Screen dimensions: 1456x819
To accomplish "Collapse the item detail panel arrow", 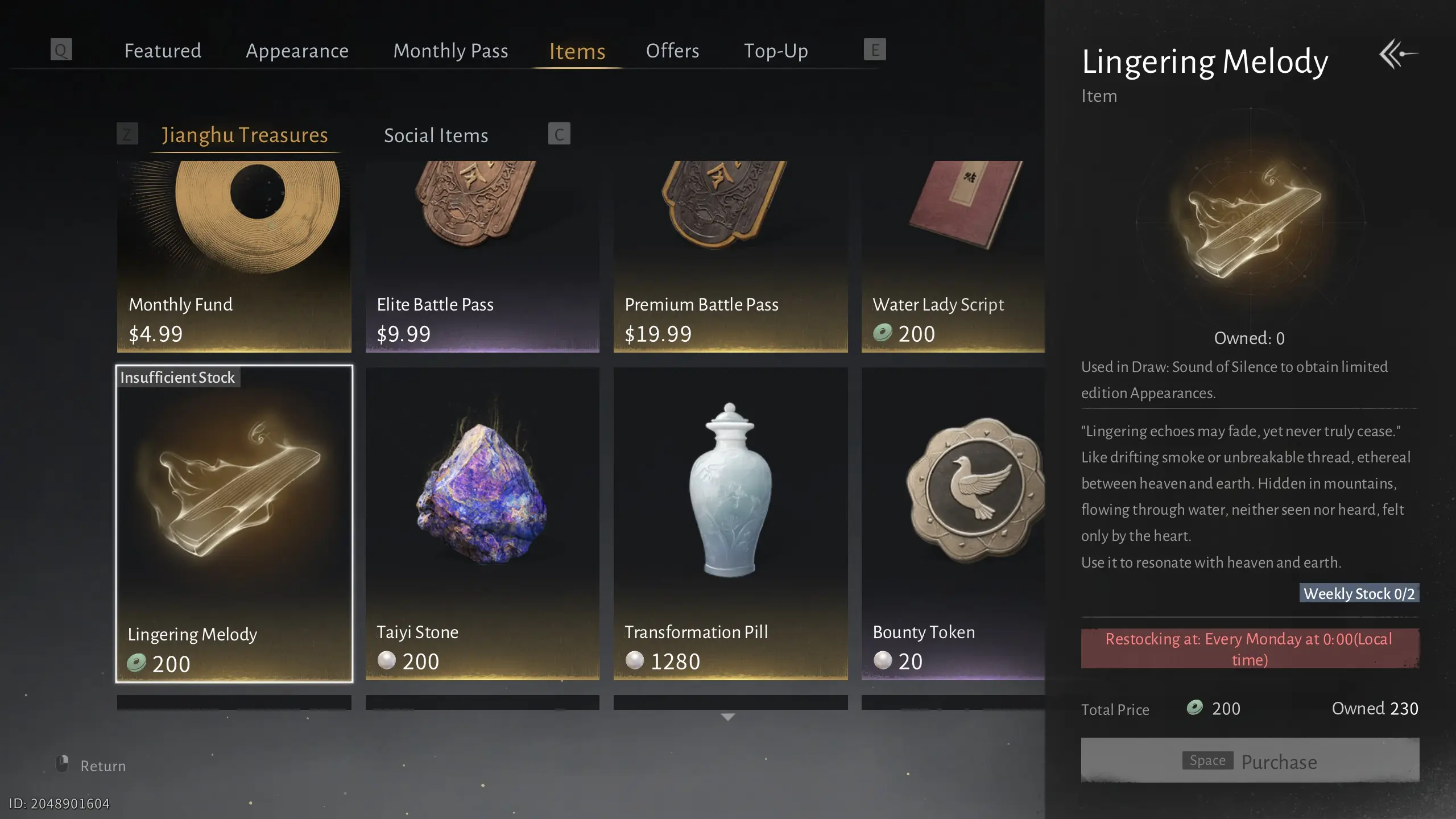I will 1397,54.
